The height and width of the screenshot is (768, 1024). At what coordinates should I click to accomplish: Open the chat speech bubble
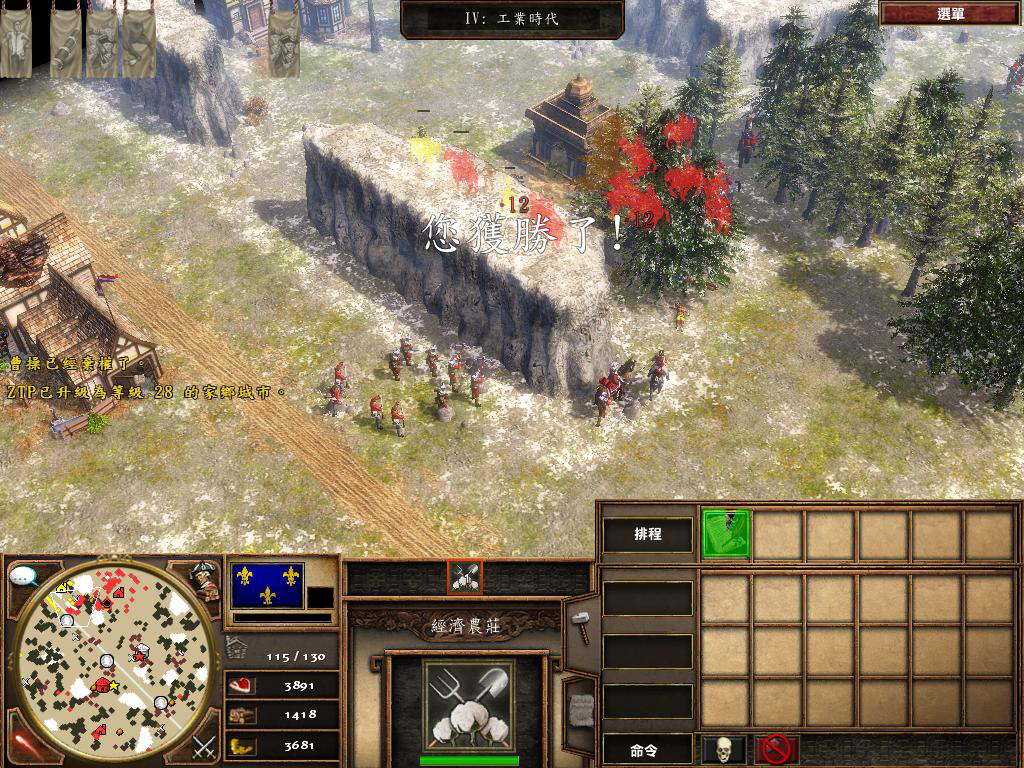pos(24,577)
